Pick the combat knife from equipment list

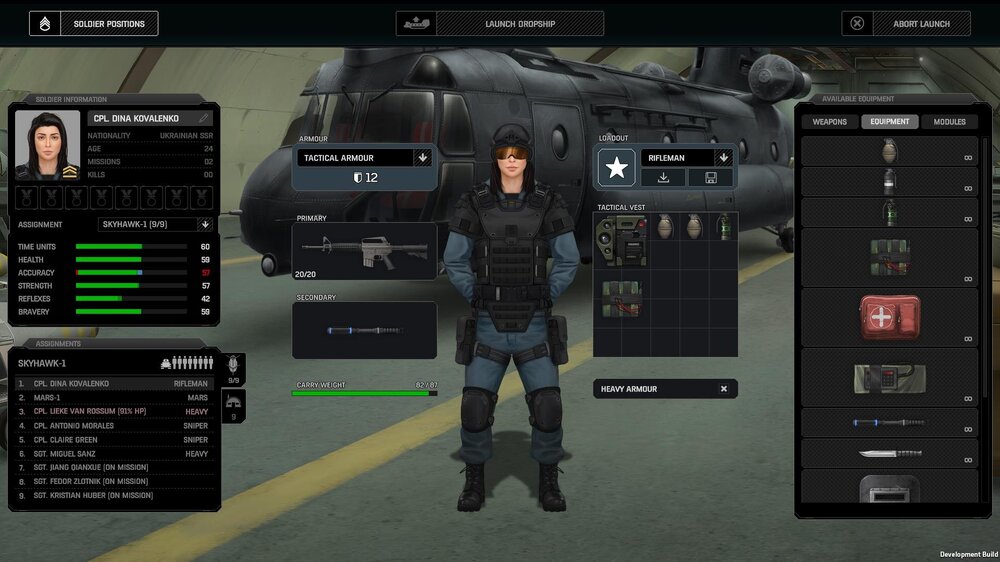tap(889, 453)
